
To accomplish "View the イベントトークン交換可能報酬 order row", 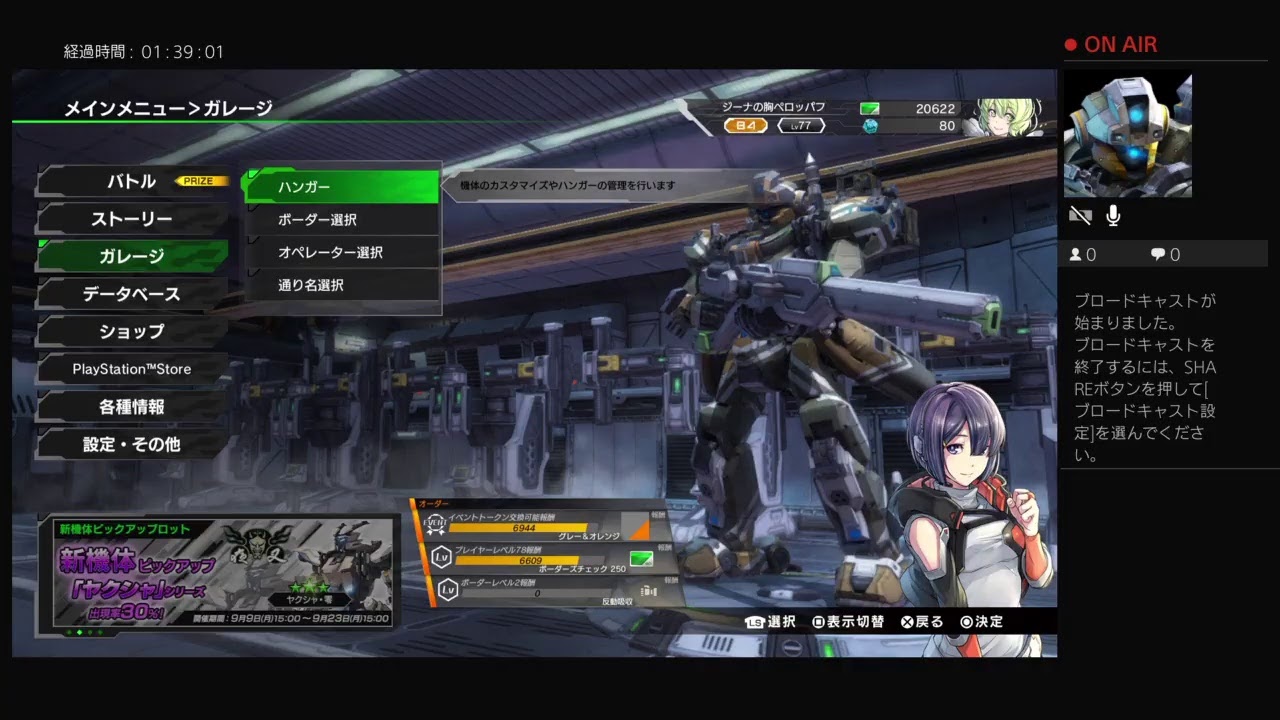I will [x=540, y=523].
